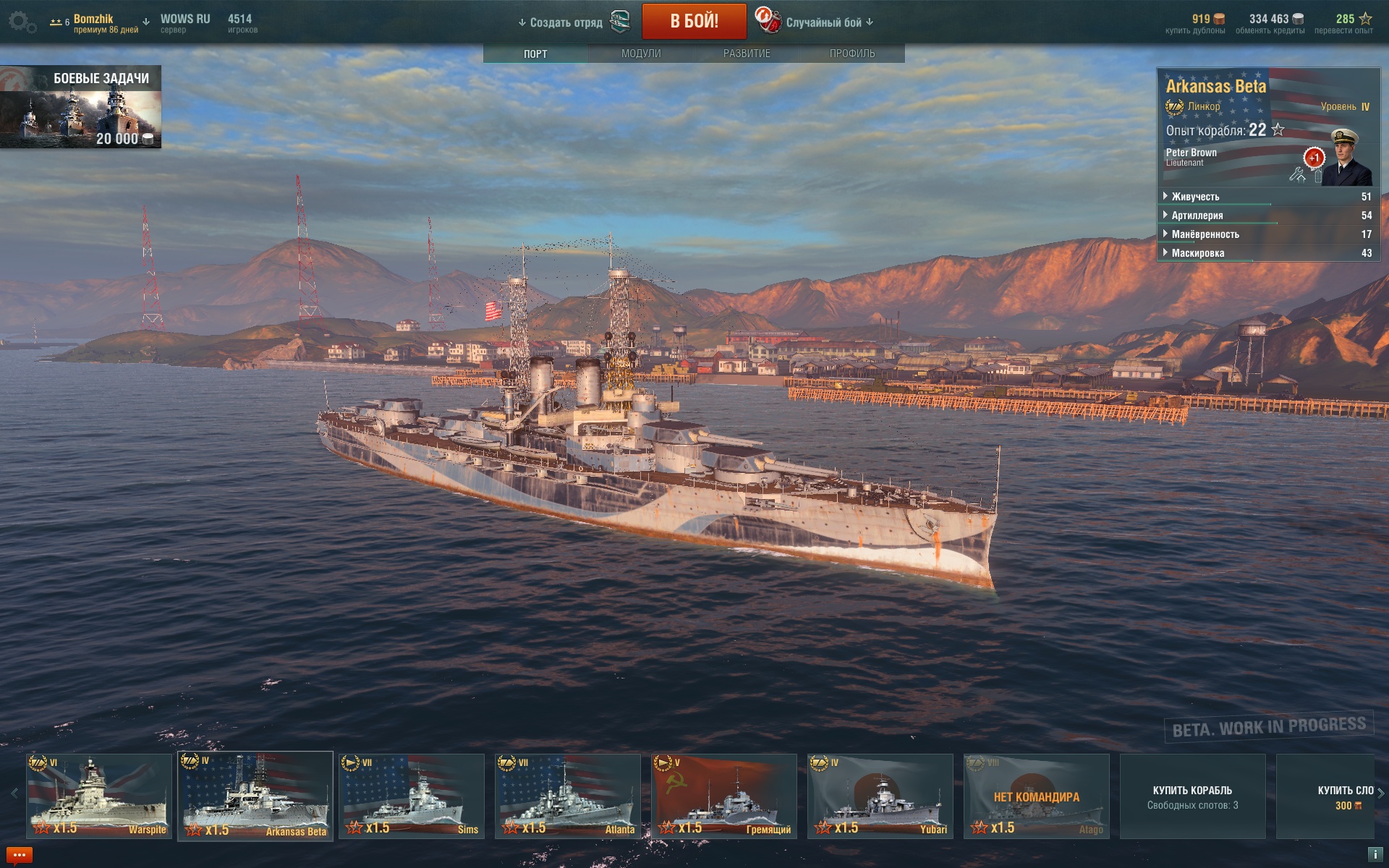Expand the Живучесть stat row
Screen dimensions: 1389x868
pos(1195,197)
